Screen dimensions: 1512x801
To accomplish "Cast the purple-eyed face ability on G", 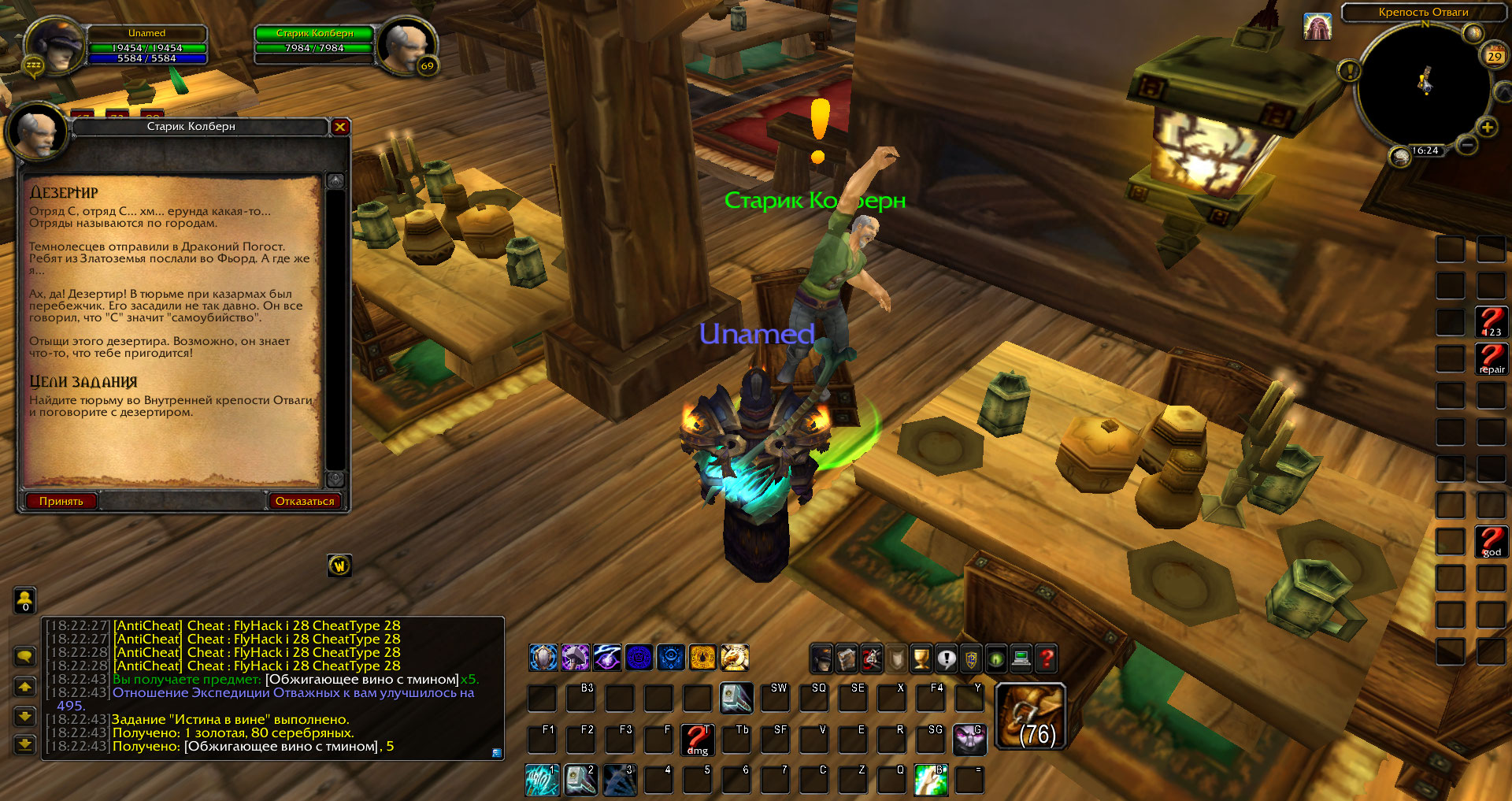I will click(969, 740).
